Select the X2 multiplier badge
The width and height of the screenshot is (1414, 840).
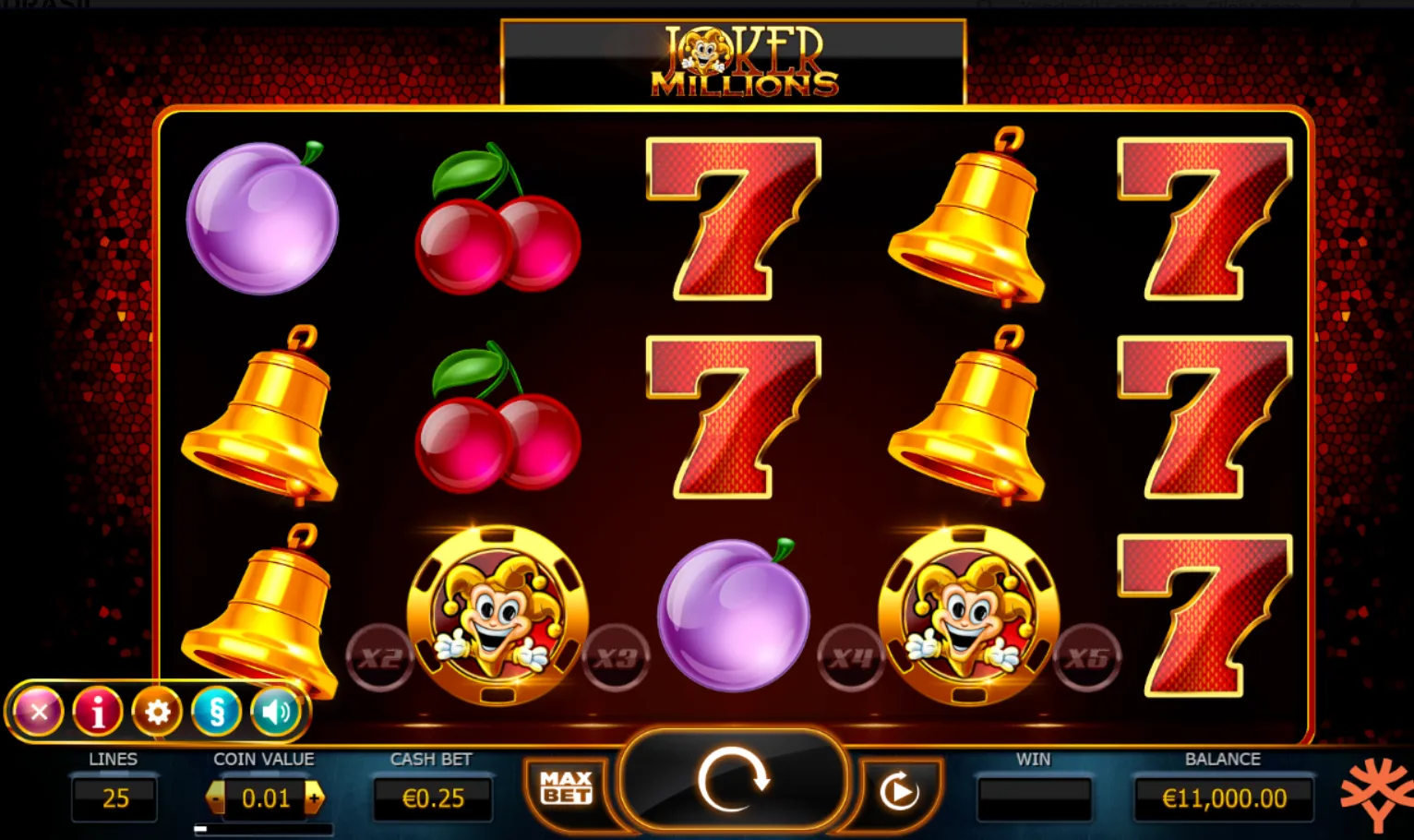[x=379, y=657]
